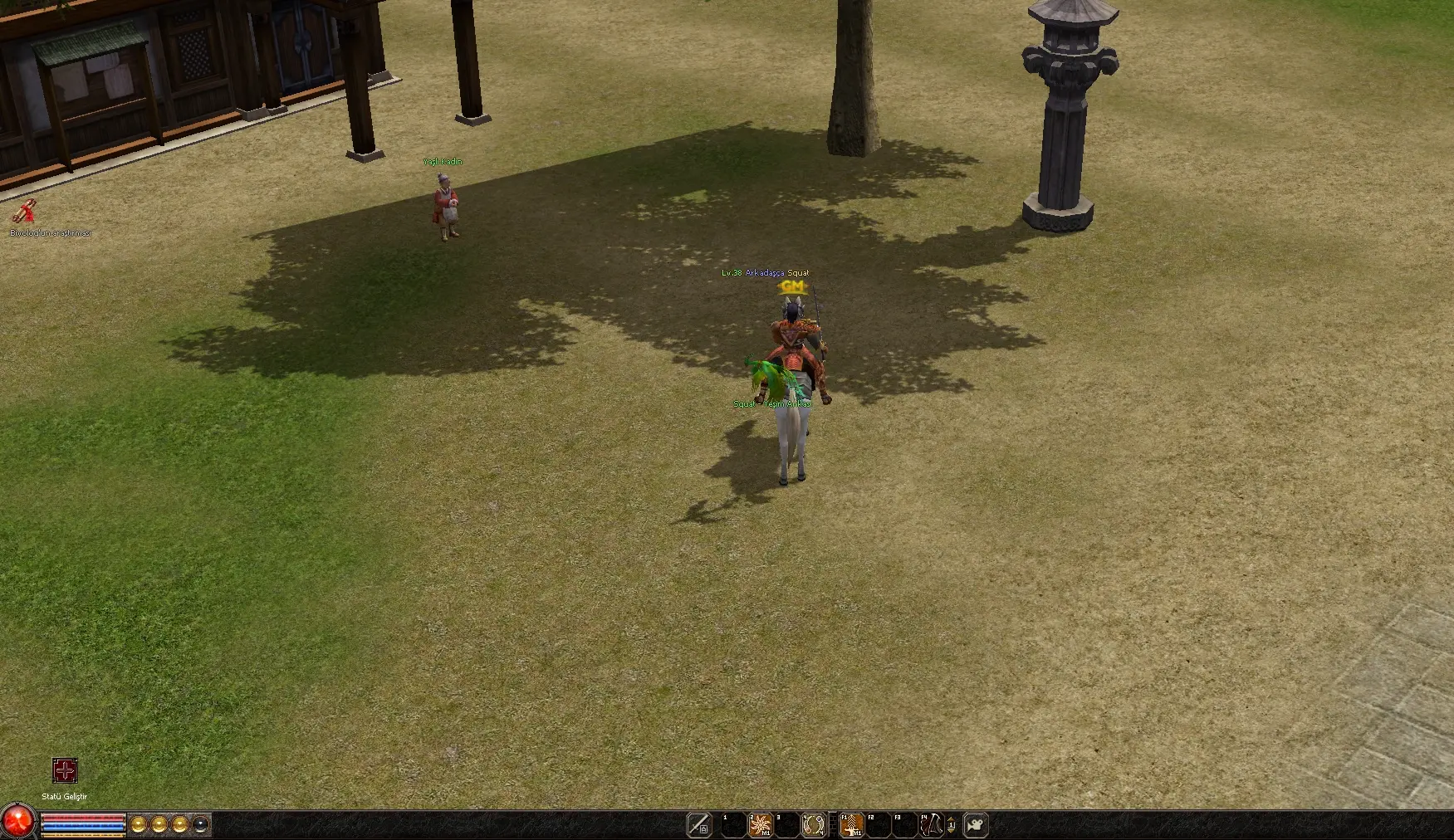Switch quickslot page with the up arrow

952,821
